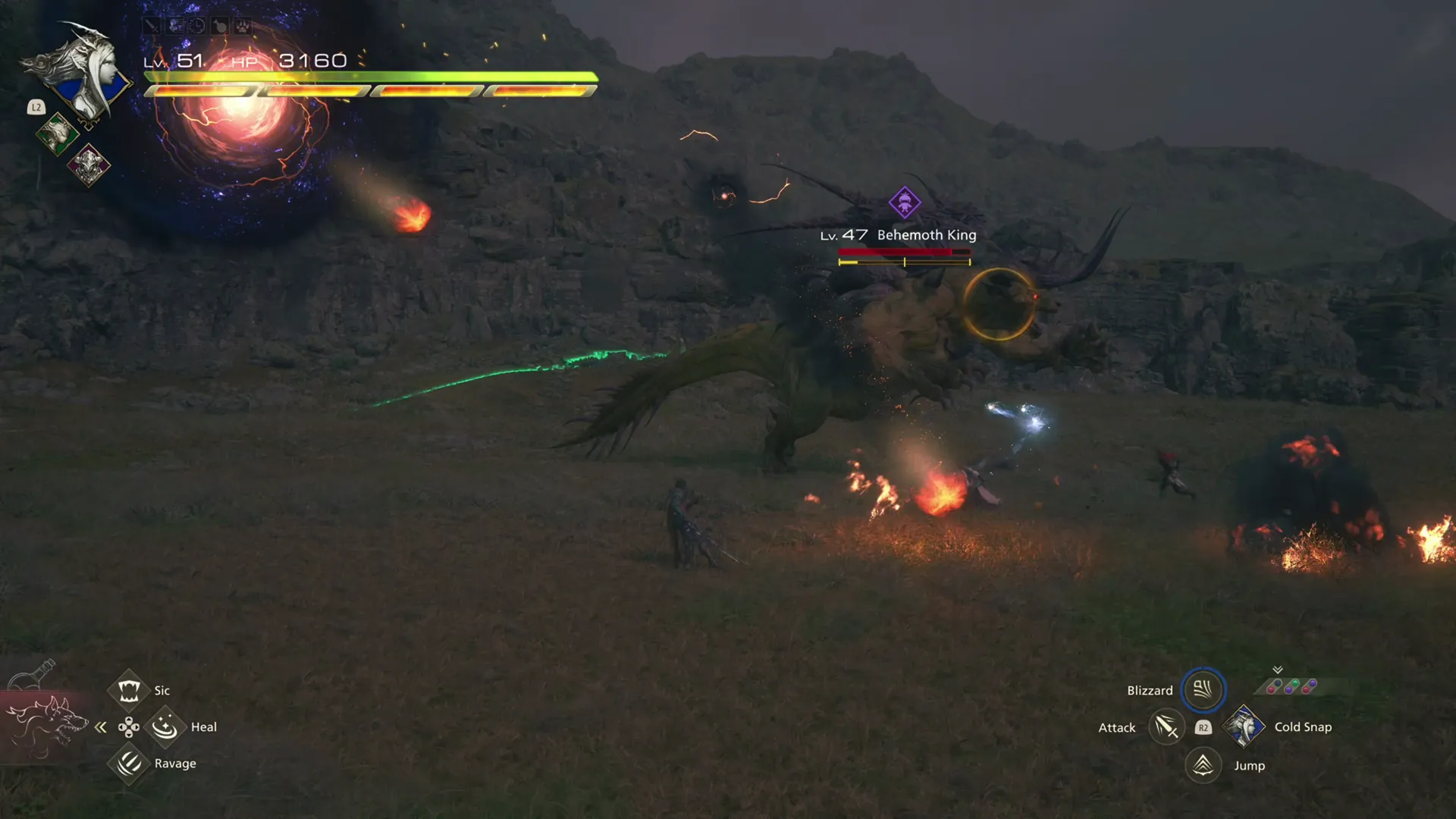The height and width of the screenshot is (819, 1456).
Task: Click the L2 prompt label
Action: 36,108
